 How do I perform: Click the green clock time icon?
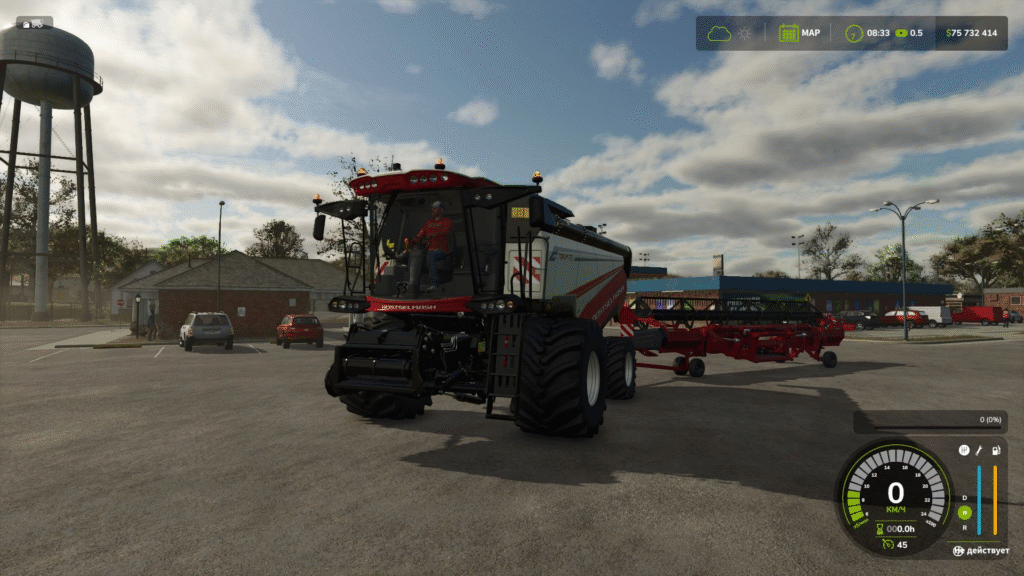[854, 33]
